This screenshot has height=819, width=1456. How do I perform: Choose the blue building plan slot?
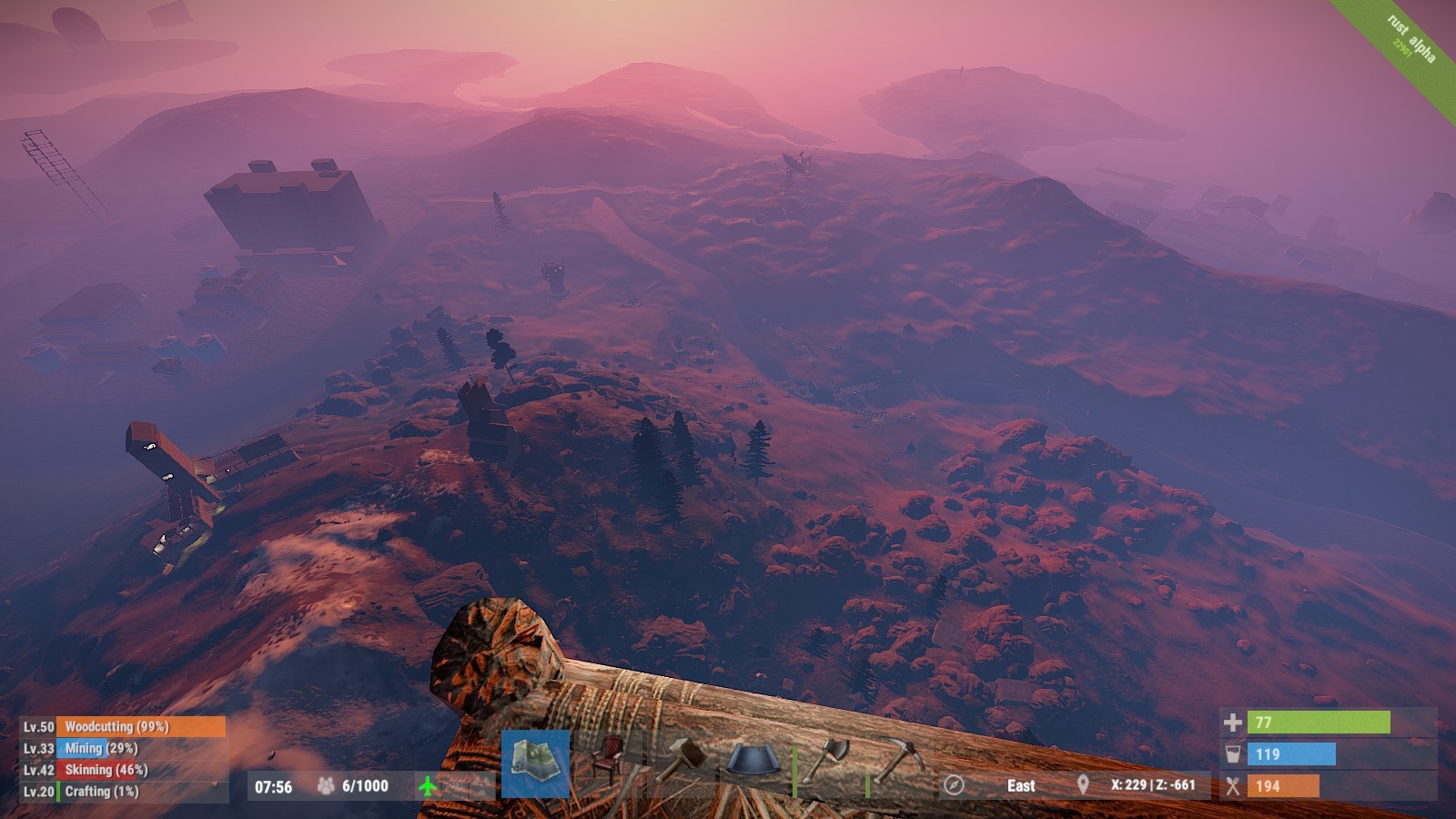(x=754, y=763)
